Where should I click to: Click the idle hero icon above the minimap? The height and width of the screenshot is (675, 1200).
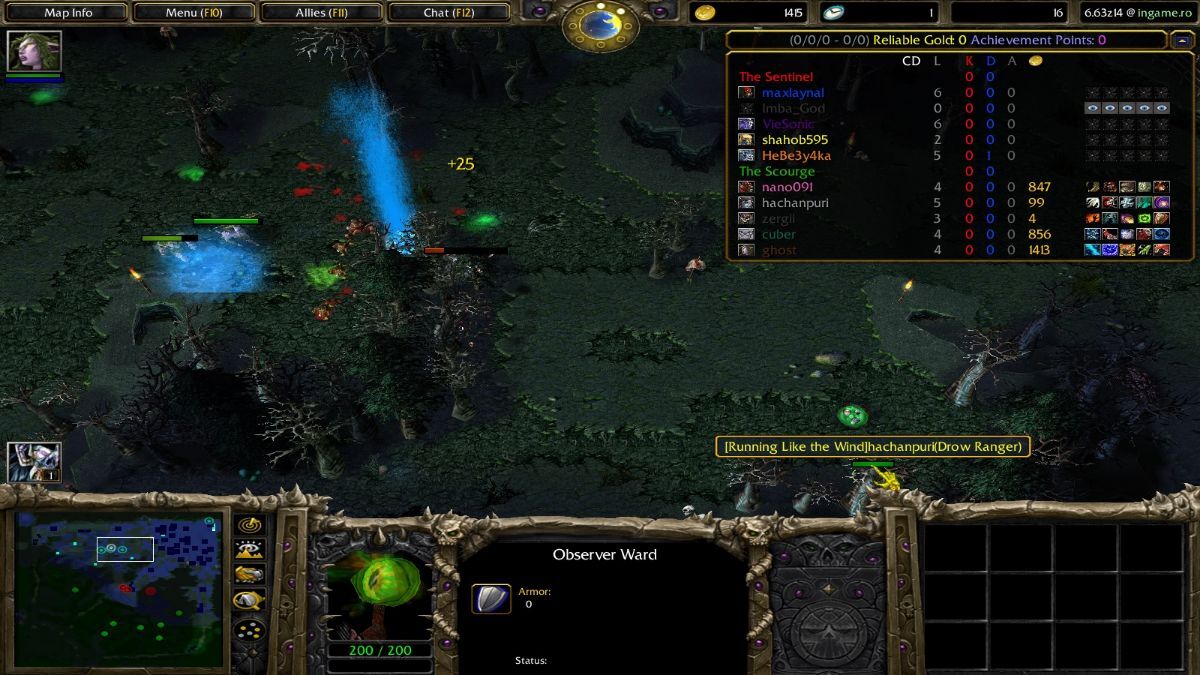tap(34, 462)
